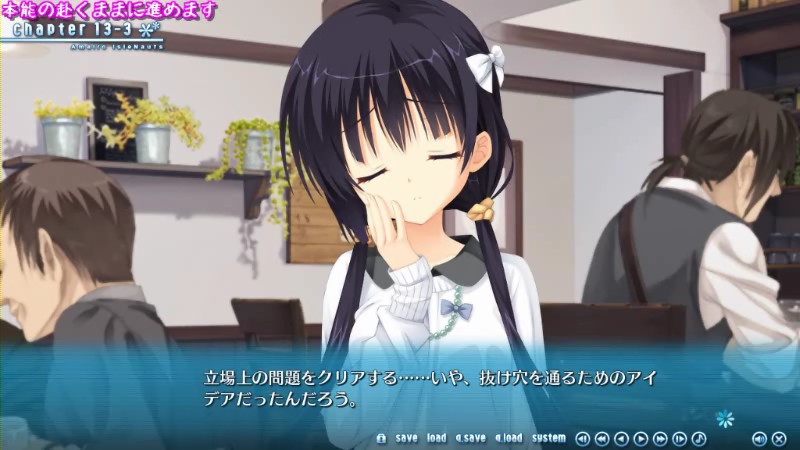Jump to previous scene with bar-arrow button
Image resolution: width=800 pixels, height=450 pixels.
[x=583, y=438]
